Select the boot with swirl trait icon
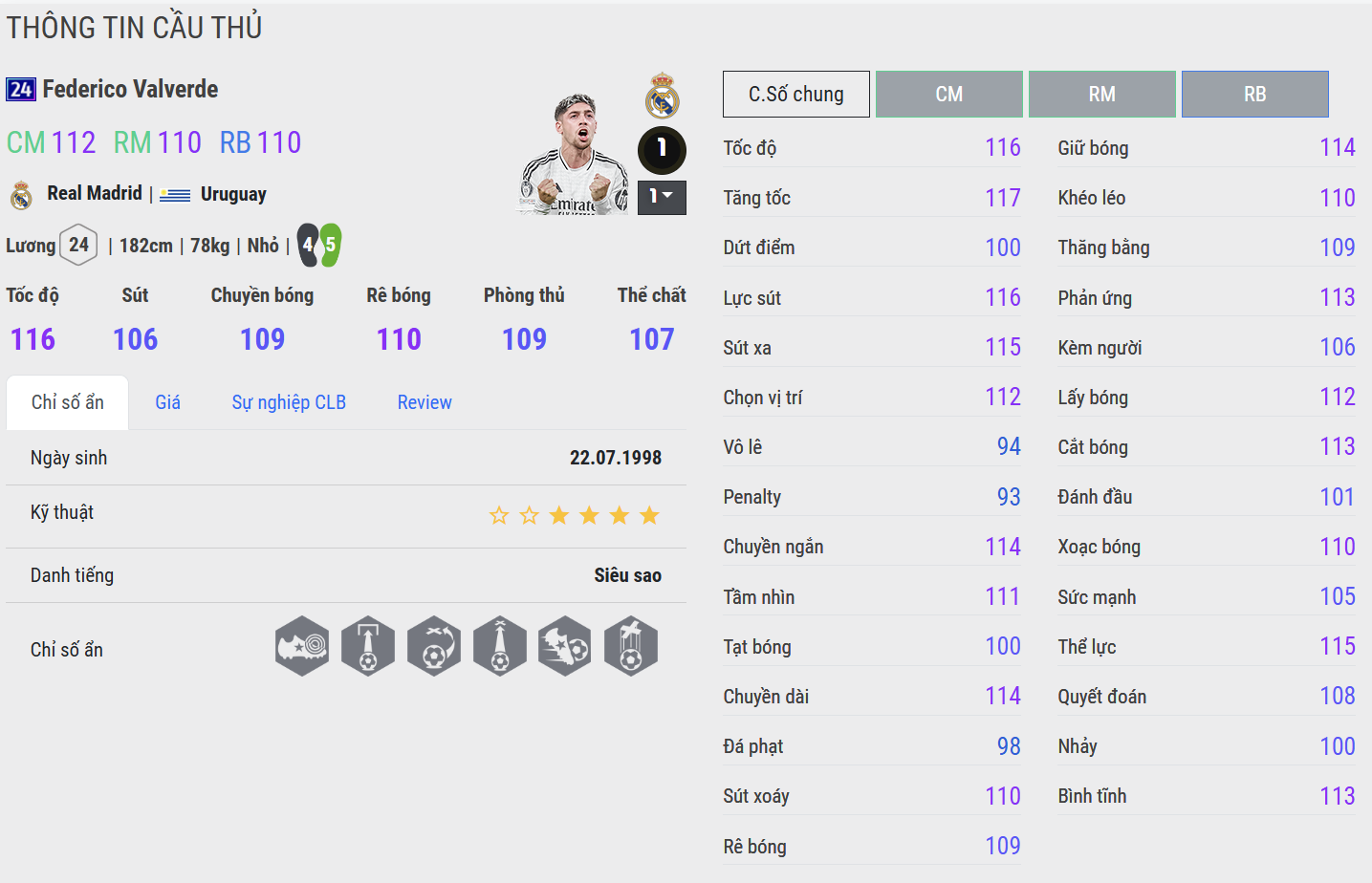Screen dimensions: 1372x883 tap(302, 646)
